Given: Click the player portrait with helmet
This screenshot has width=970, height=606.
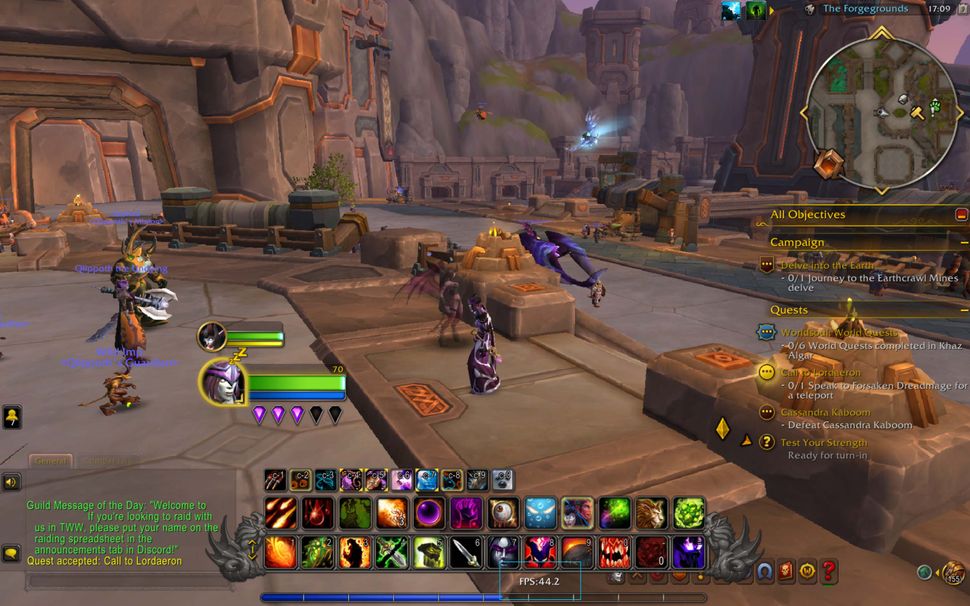Looking at the screenshot, I should pos(222,381).
